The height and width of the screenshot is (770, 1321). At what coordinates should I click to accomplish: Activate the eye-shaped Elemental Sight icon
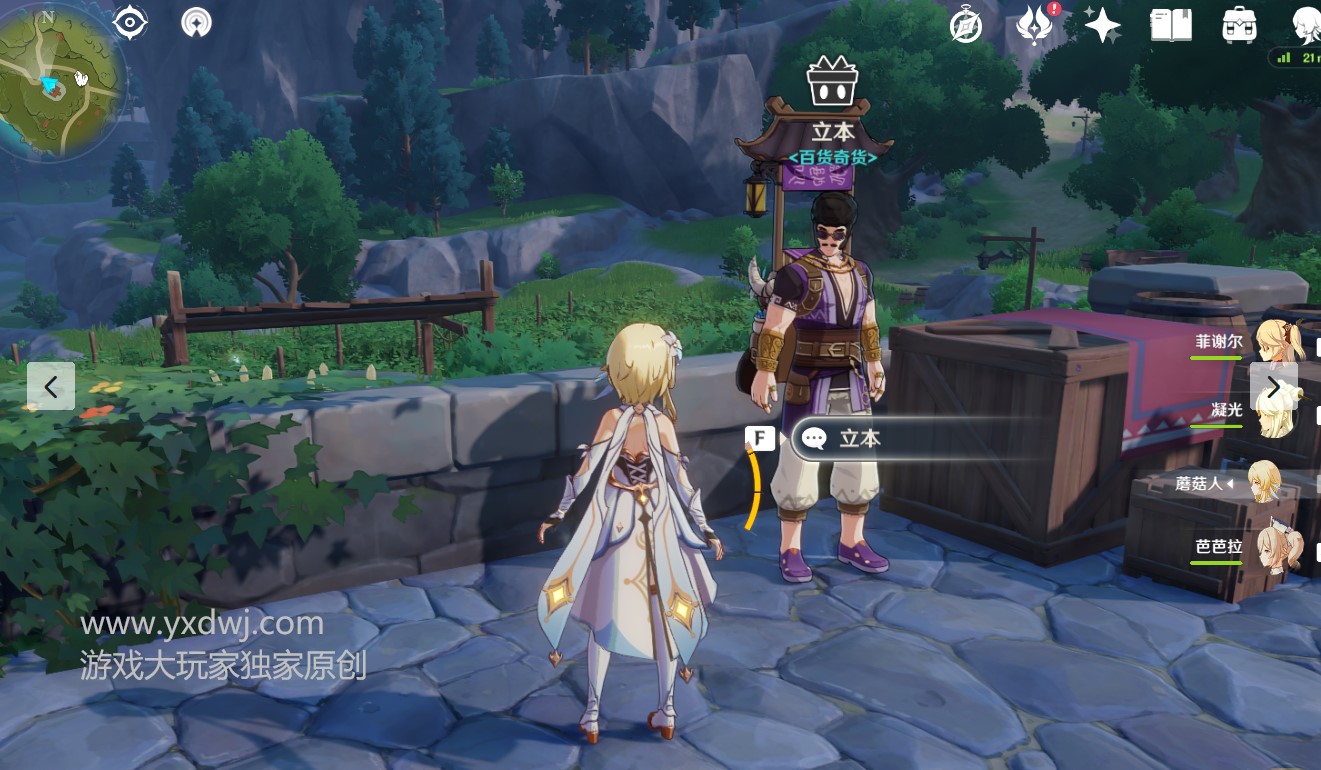[x=131, y=22]
